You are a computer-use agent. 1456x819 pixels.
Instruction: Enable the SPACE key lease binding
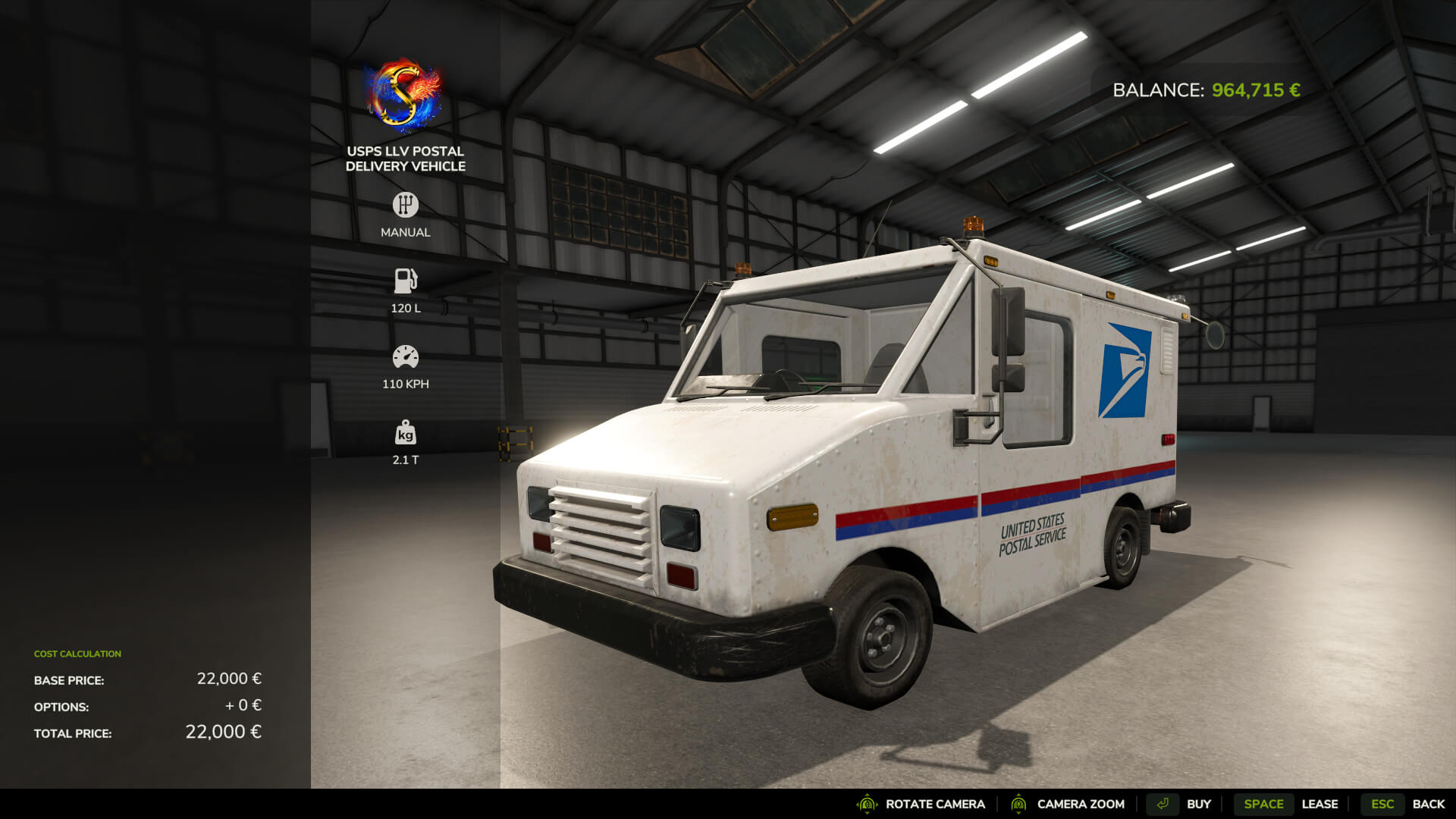pyautogui.click(x=1263, y=803)
